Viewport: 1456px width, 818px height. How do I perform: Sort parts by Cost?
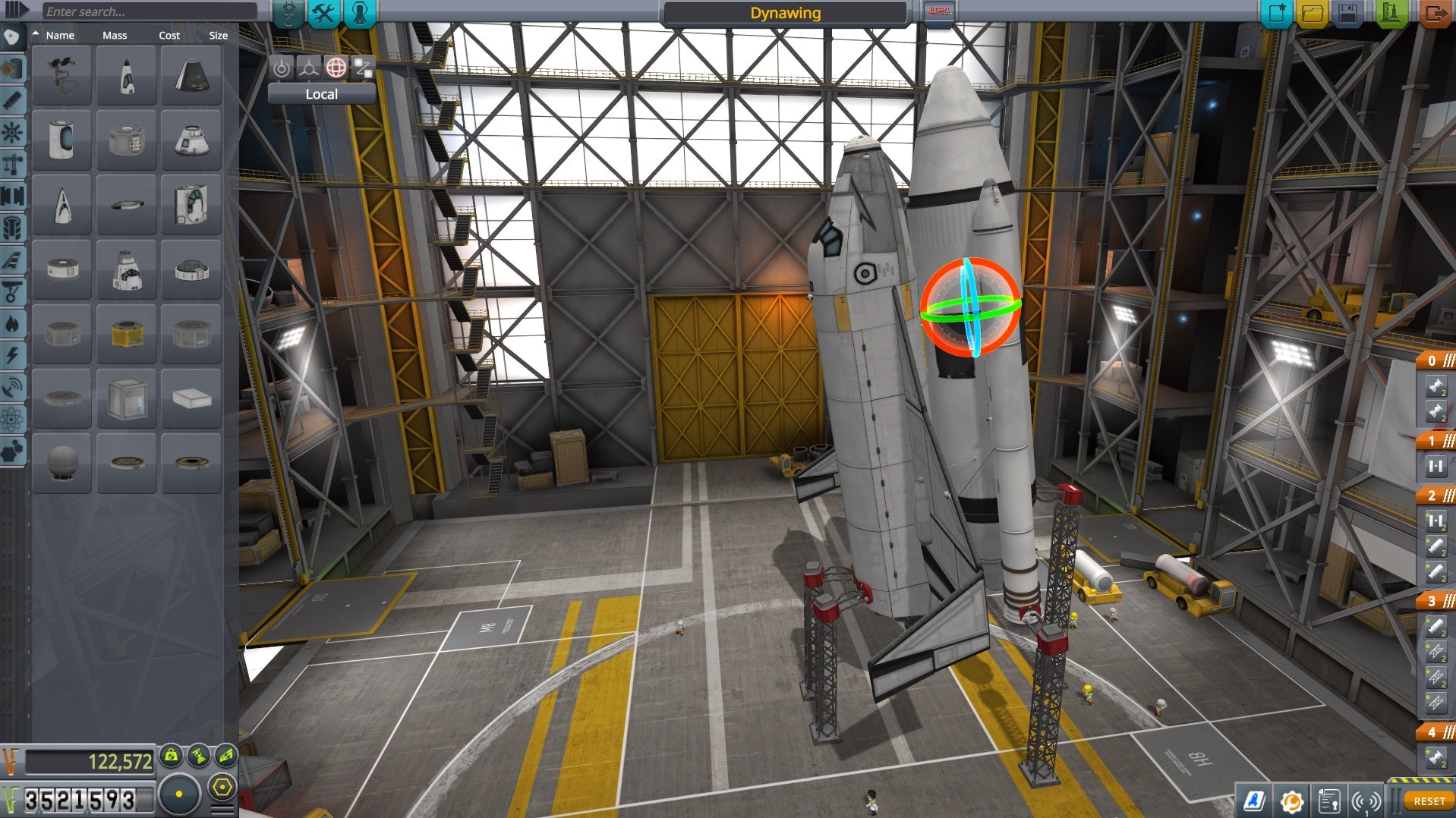[169, 35]
